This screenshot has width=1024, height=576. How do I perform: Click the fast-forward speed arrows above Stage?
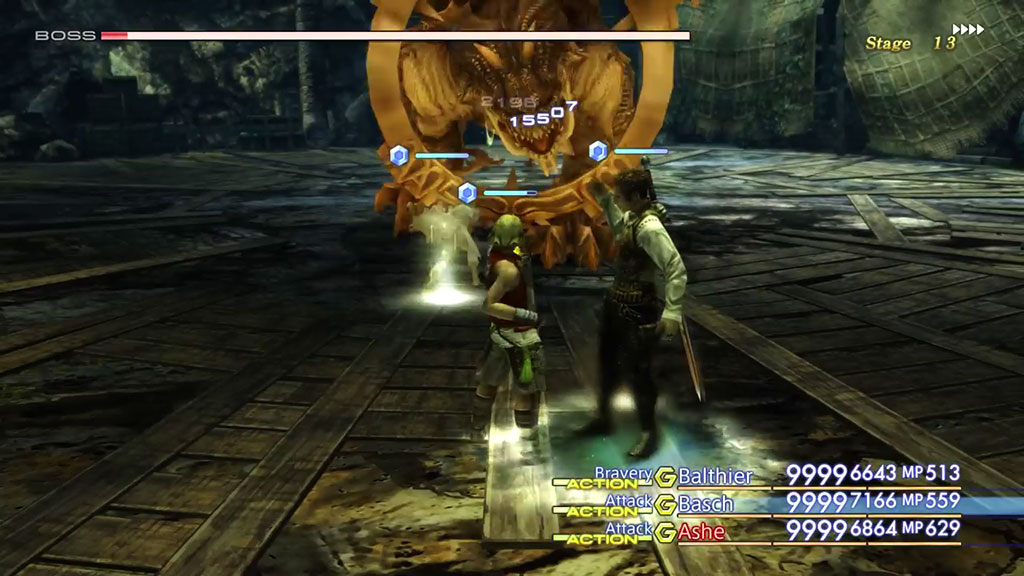[968, 29]
